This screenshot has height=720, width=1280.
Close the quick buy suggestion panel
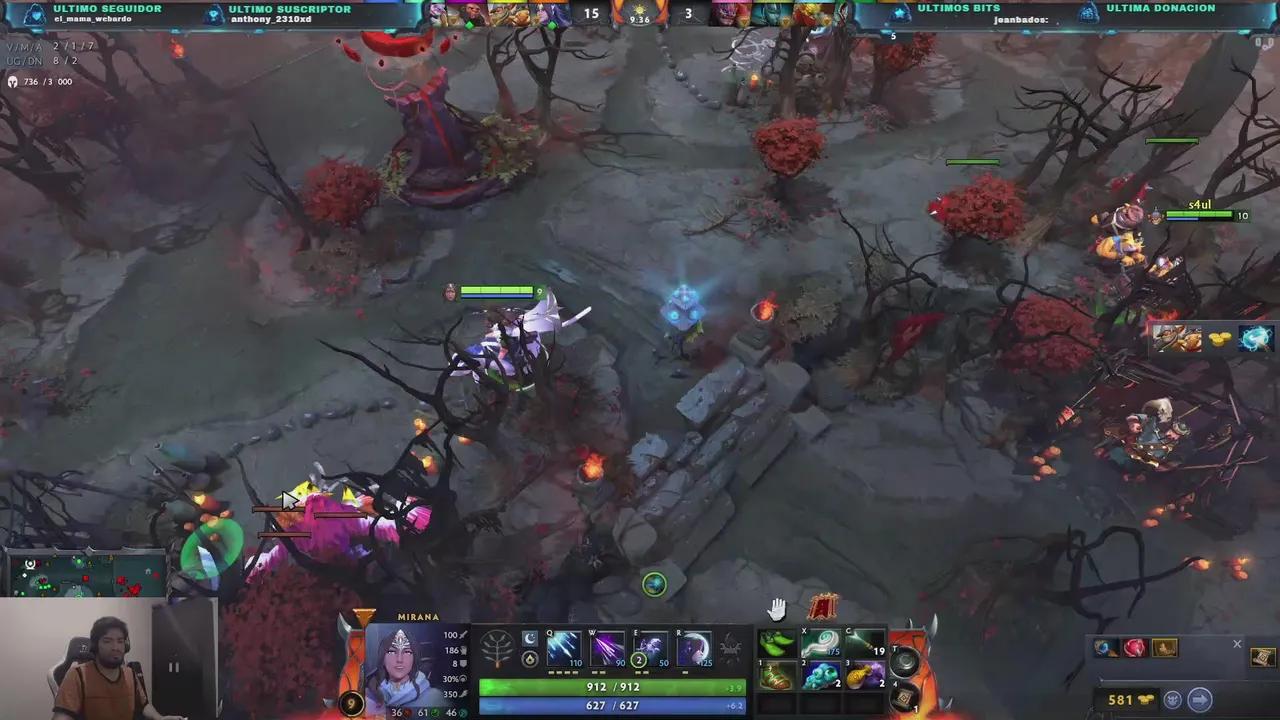[1237, 644]
